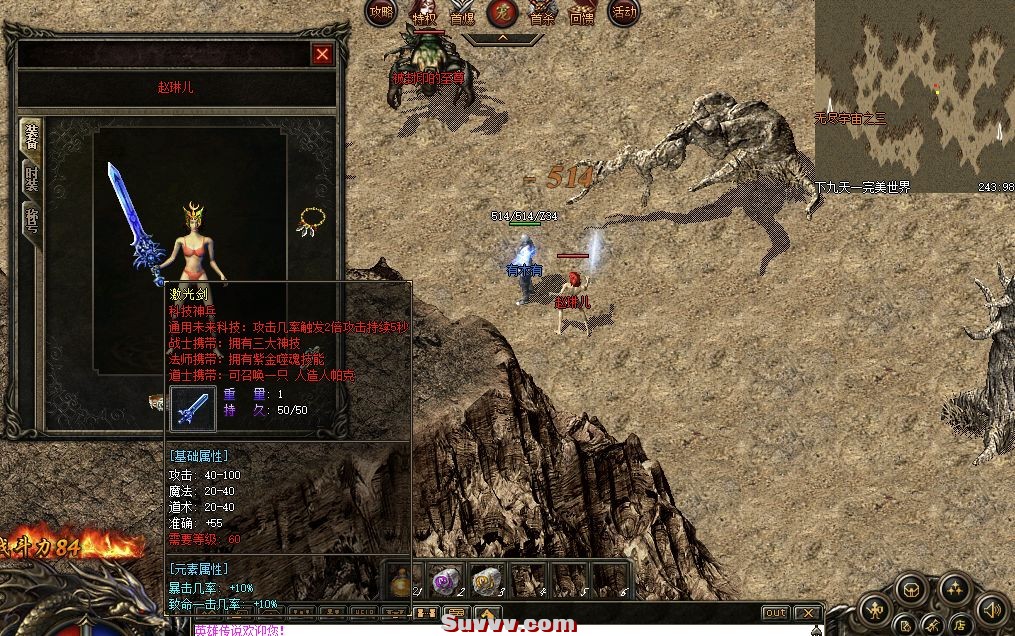Image resolution: width=1015 pixels, height=636 pixels.
Task: Open the 回馈 treasure chest rewards
Action: coord(582,13)
